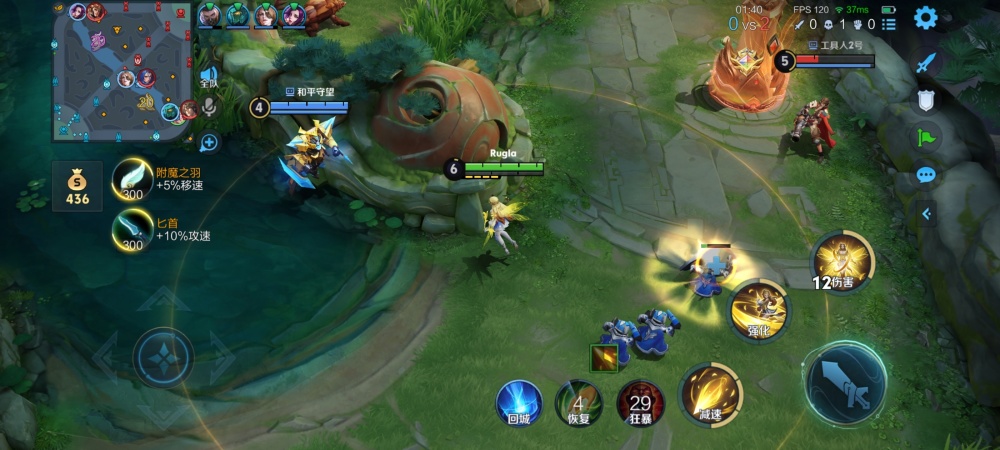The height and width of the screenshot is (450, 1000).
Task: Send the green flag gather signal
Action: [x=927, y=138]
